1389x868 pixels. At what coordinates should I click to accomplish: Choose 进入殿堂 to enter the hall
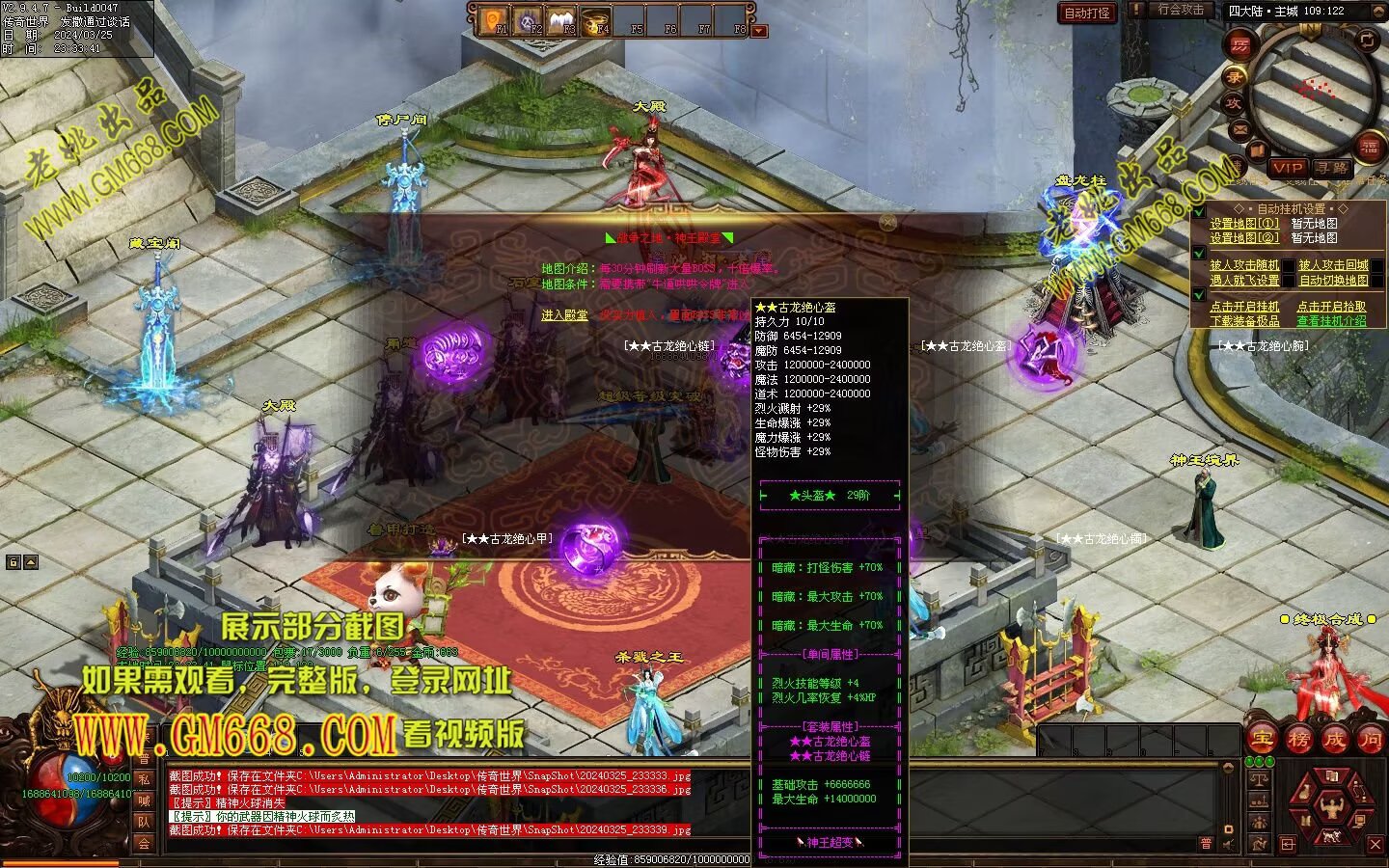pyautogui.click(x=564, y=315)
